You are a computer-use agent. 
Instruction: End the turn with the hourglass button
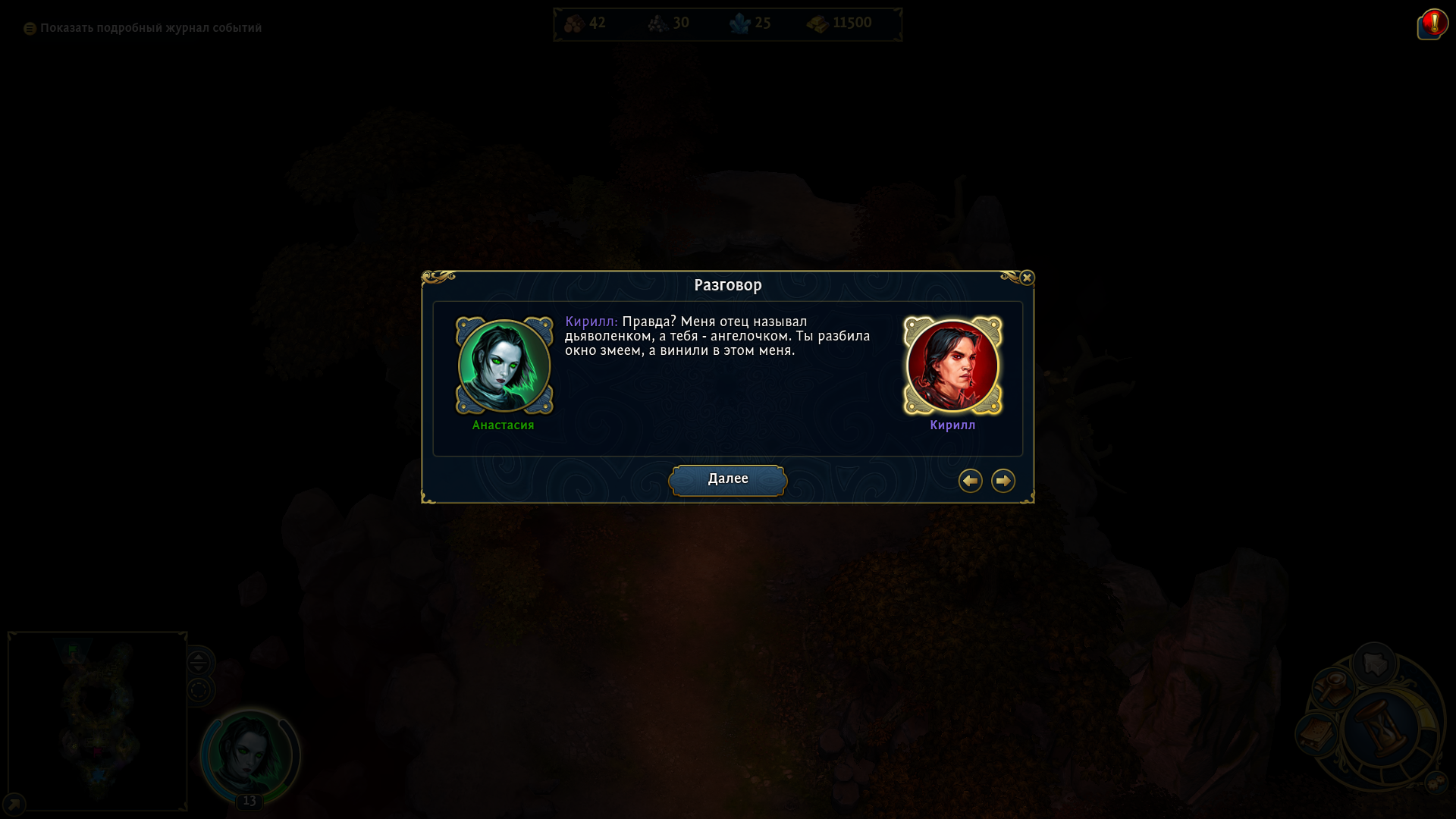coord(1380,729)
